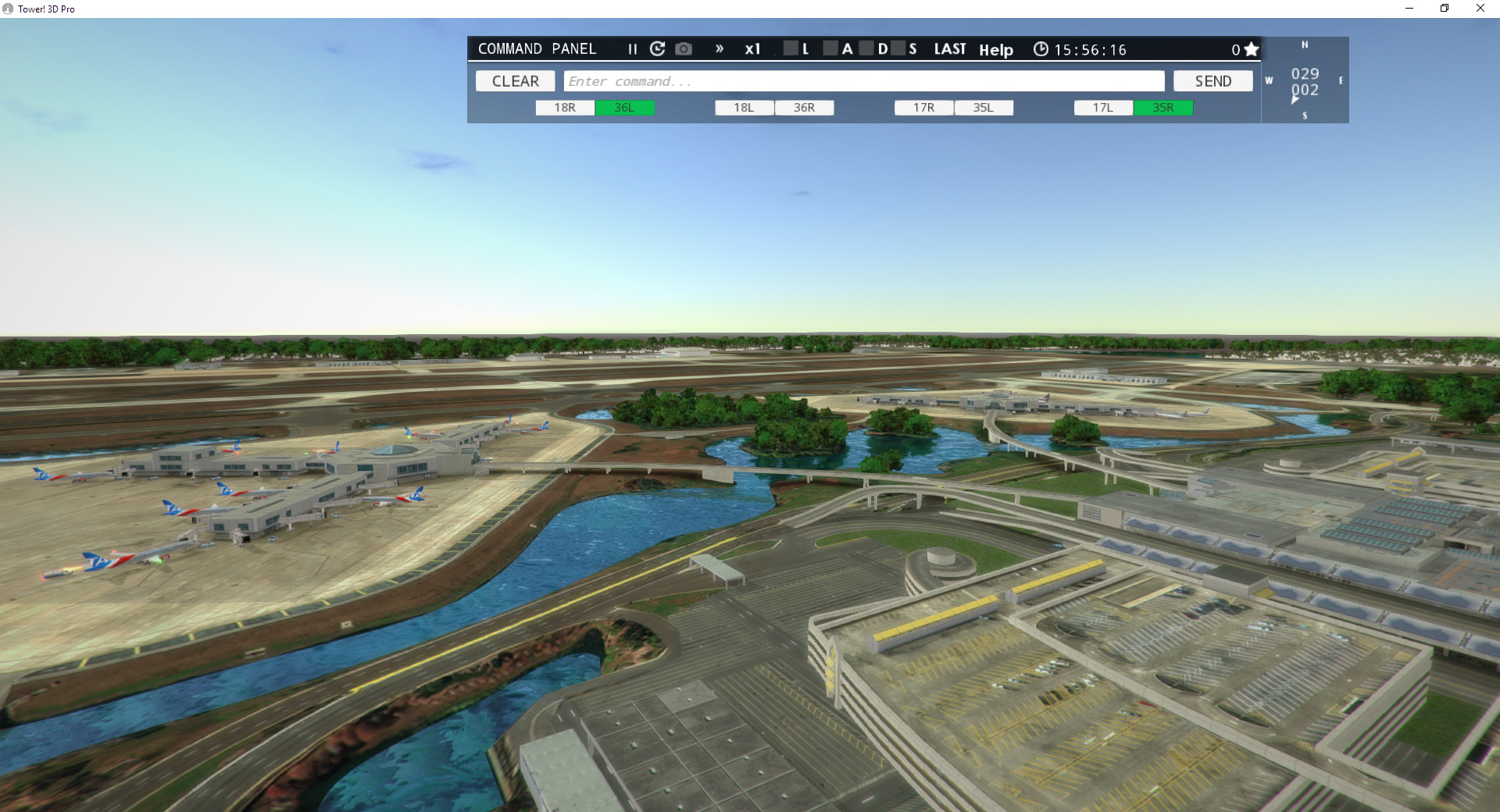Select the LAST command option
The height and width of the screenshot is (812, 1500).
click(x=949, y=48)
